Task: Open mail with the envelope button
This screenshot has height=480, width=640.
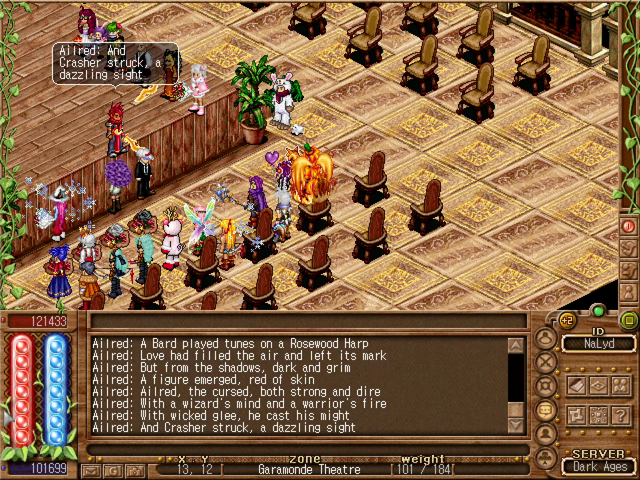Action: point(93,470)
